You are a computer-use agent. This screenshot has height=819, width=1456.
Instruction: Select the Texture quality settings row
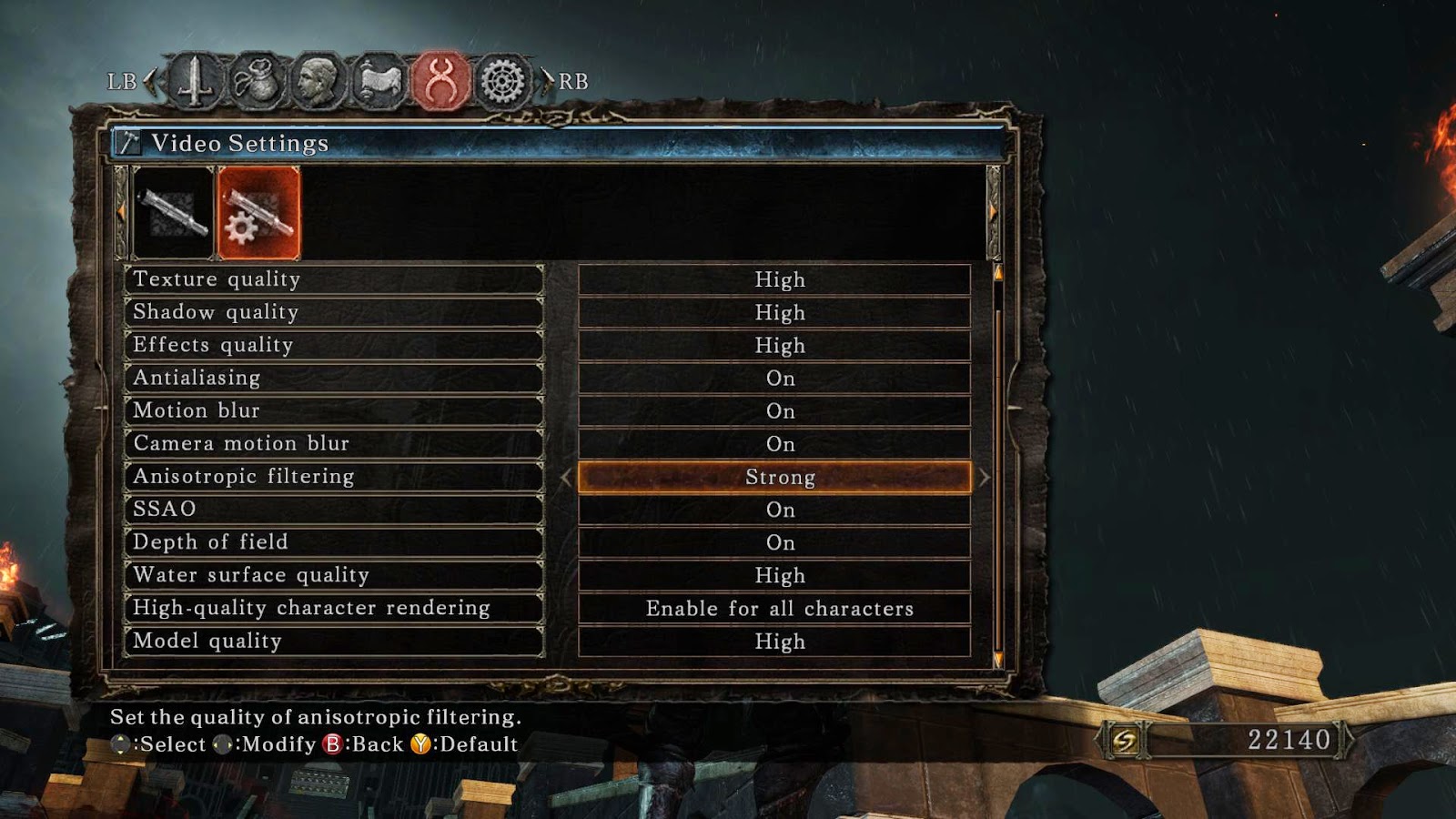(x=337, y=279)
